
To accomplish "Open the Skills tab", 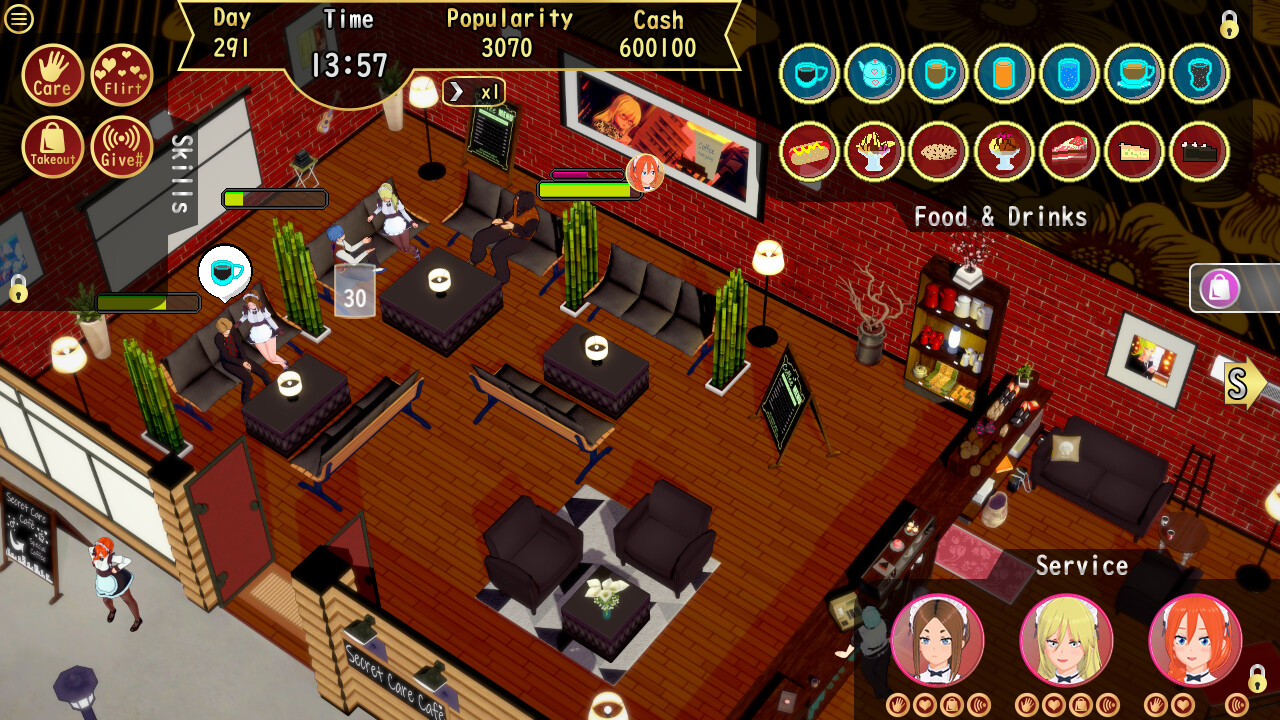I will [180, 172].
